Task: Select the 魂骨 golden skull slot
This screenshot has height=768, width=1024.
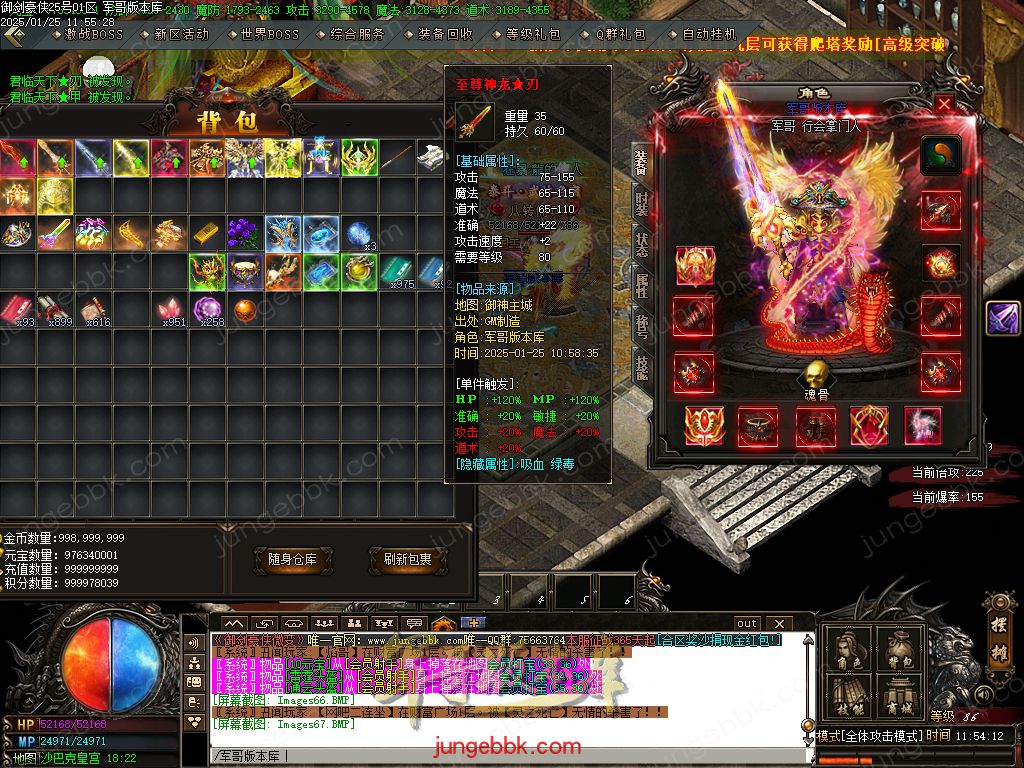Action: pyautogui.click(x=817, y=375)
